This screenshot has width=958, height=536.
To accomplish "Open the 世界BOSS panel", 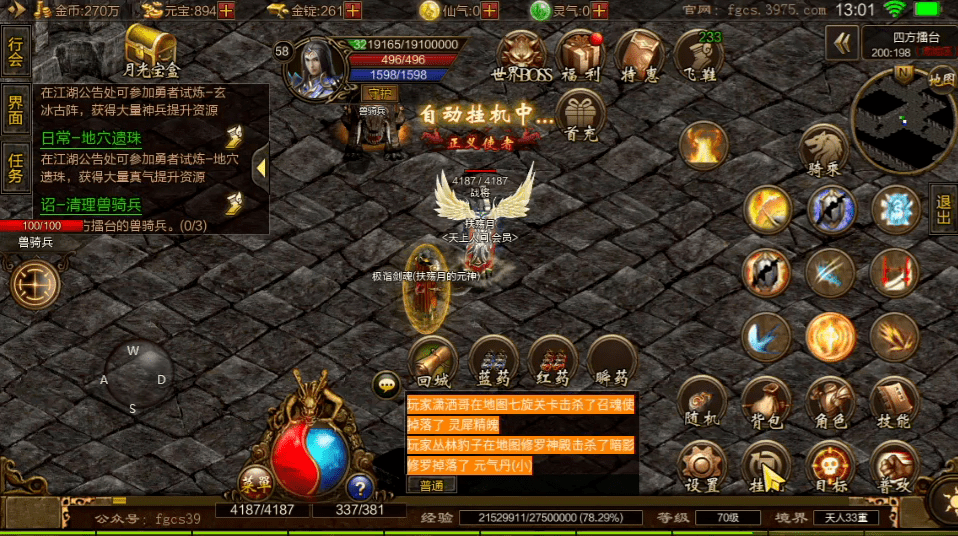I will pos(522,56).
